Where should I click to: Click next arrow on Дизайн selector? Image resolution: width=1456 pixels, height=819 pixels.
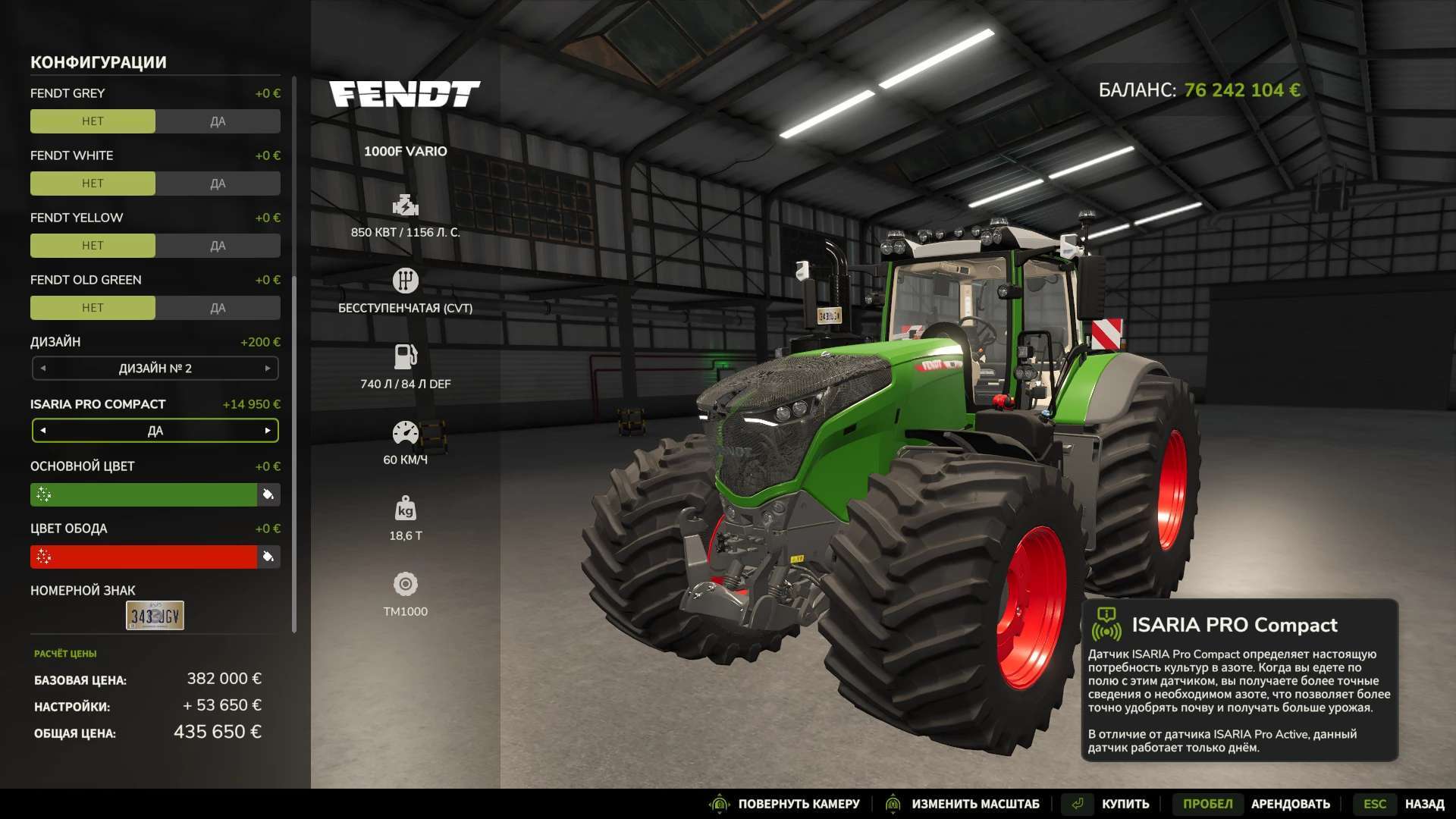click(268, 369)
